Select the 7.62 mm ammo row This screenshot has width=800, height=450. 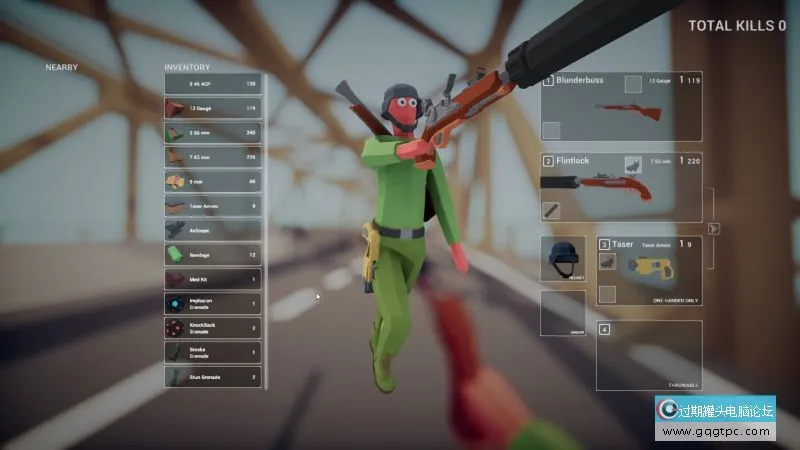(x=212, y=157)
